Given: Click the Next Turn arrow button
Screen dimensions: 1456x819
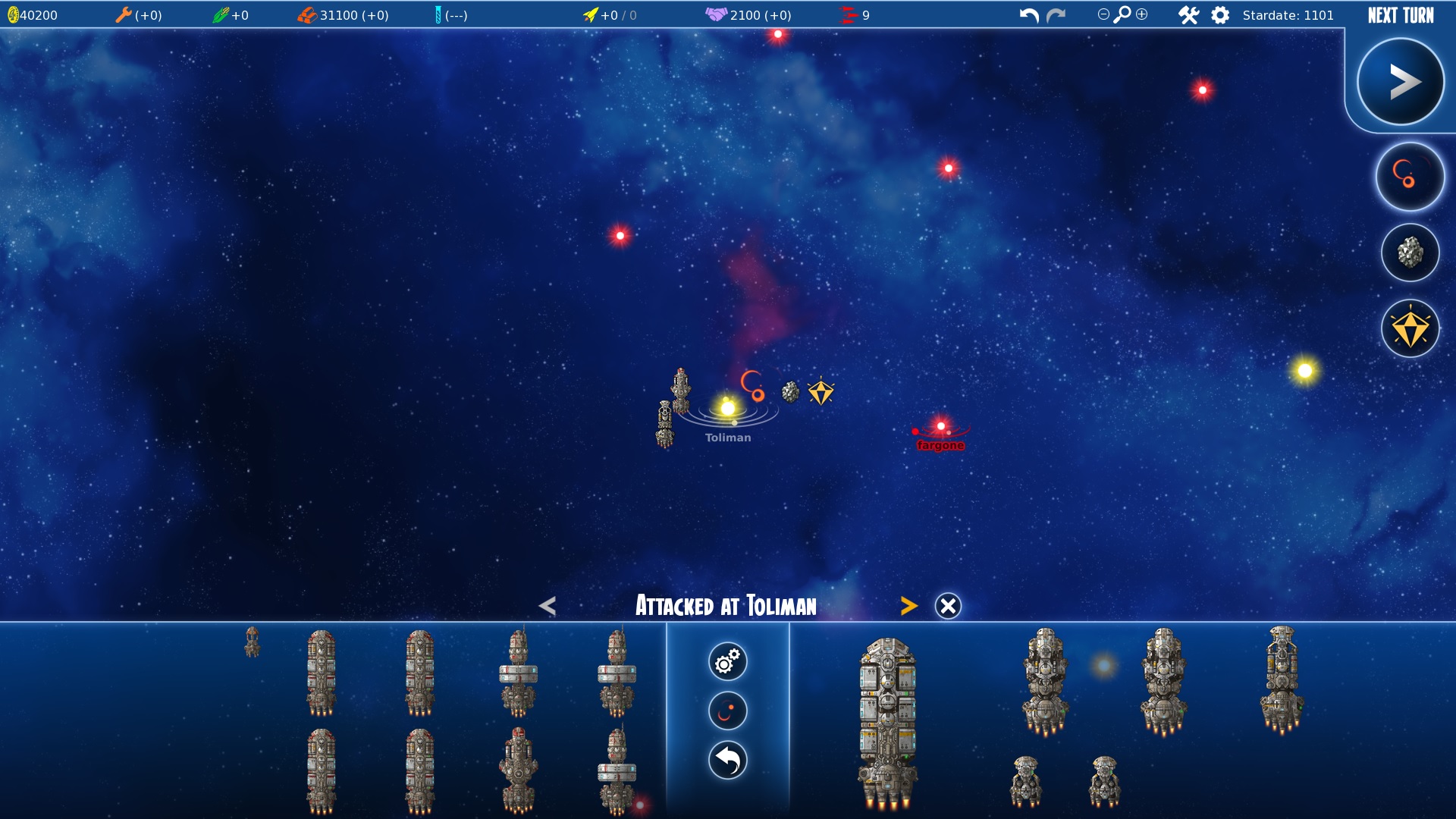Looking at the screenshot, I should pyautogui.click(x=1400, y=82).
